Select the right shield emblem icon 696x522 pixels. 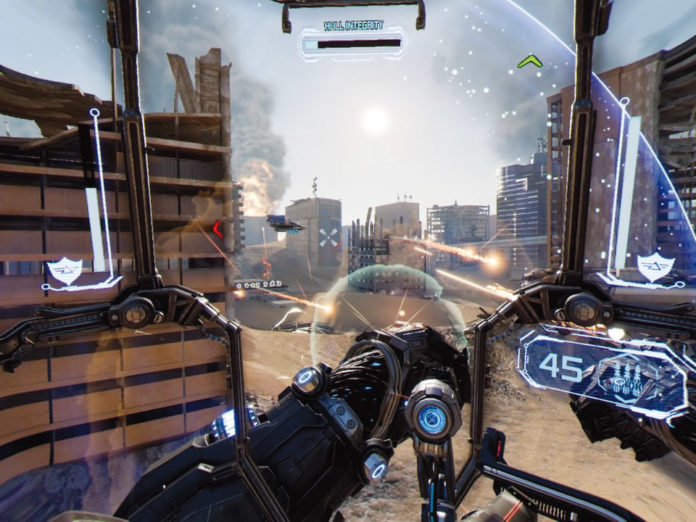click(654, 267)
